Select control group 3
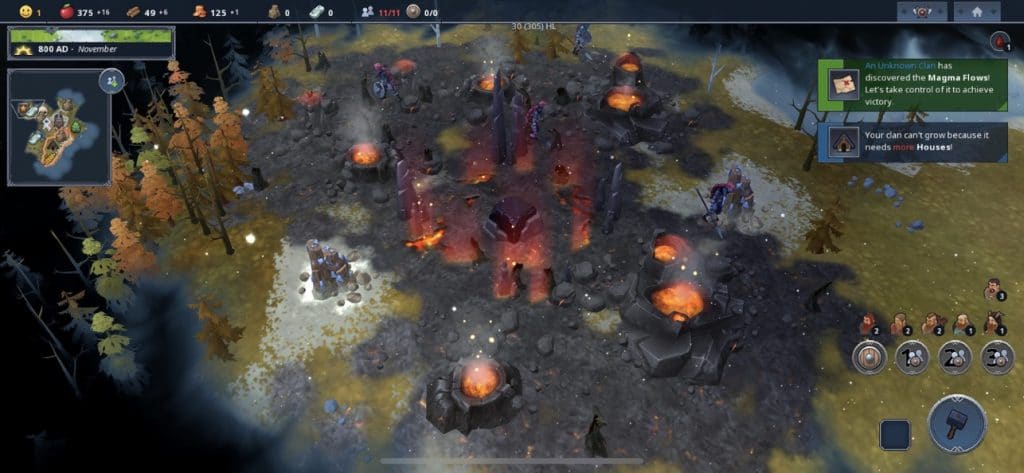Image resolution: width=1024 pixels, height=473 pixels. pos(996,357)
